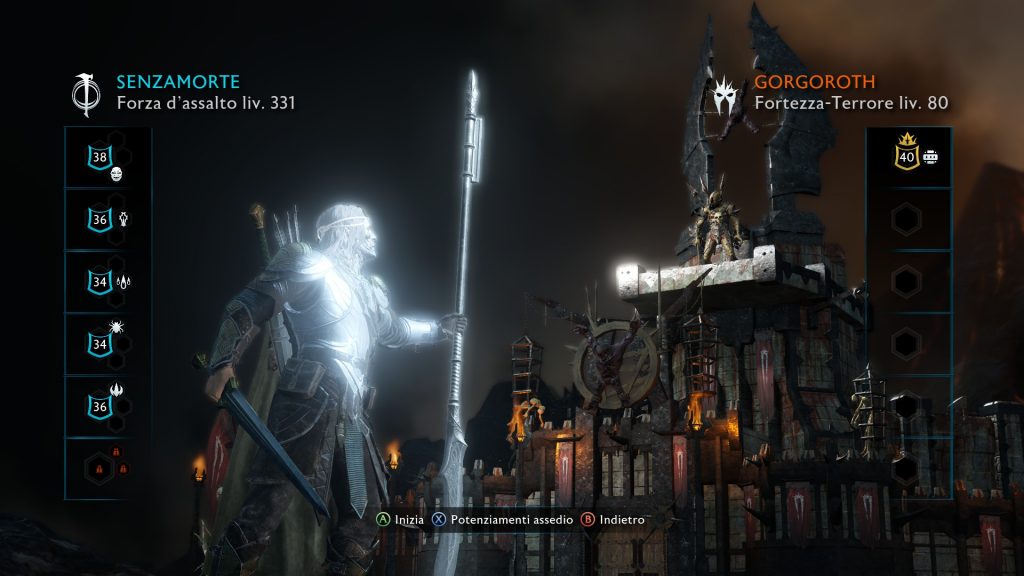
Task: Choose the level 34 slot with spider icon
Action: (100, 345)
